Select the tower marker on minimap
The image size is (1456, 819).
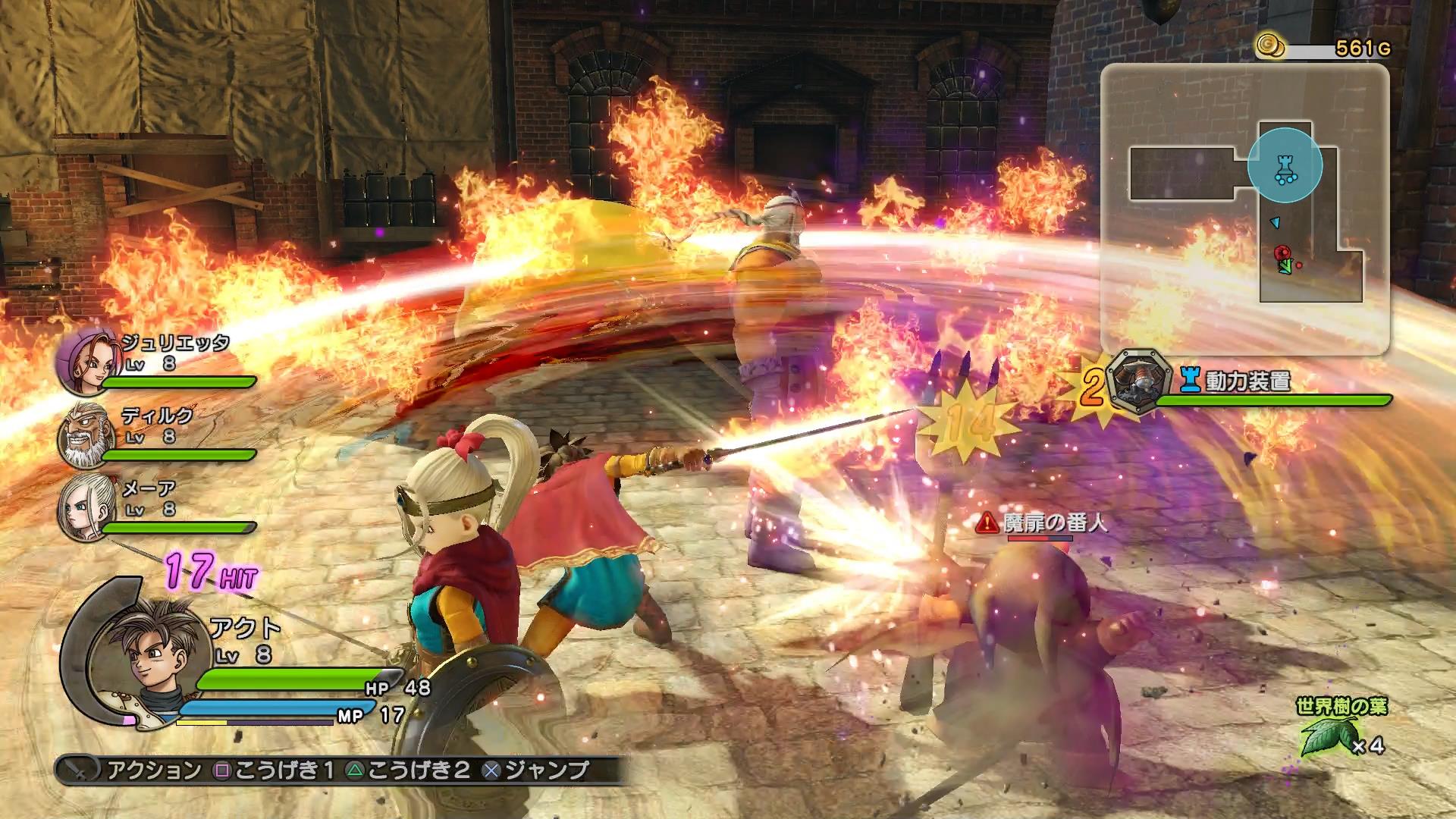pyautogui.click(x=1285, y=165)
